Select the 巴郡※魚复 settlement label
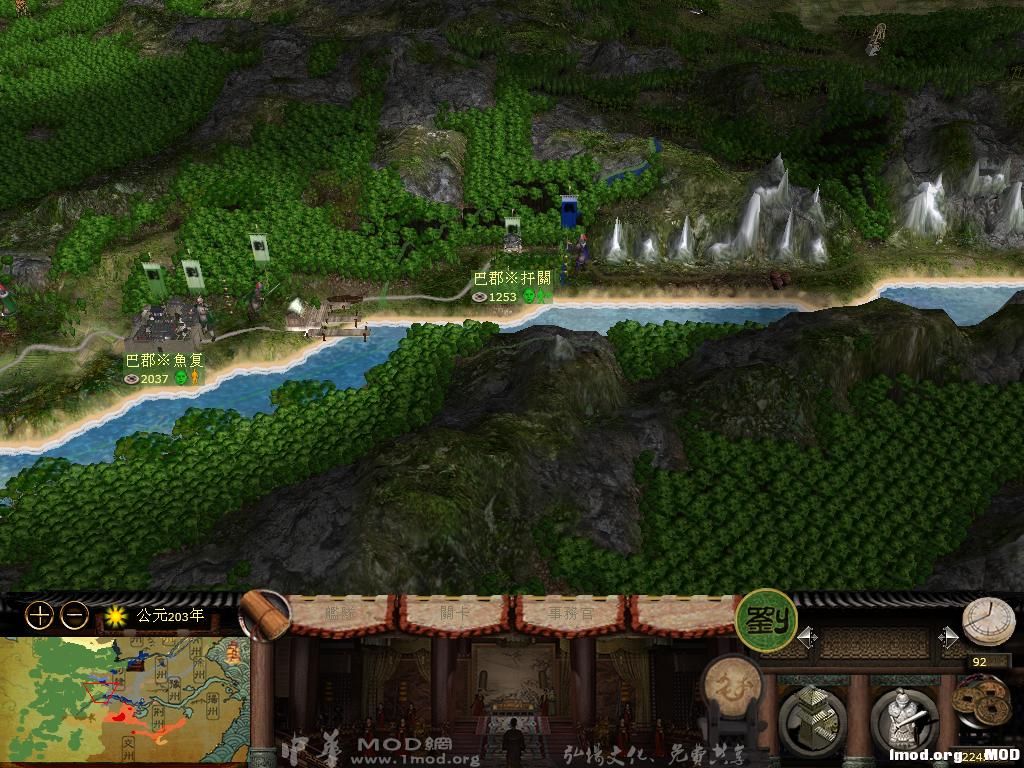 (163, 360)
